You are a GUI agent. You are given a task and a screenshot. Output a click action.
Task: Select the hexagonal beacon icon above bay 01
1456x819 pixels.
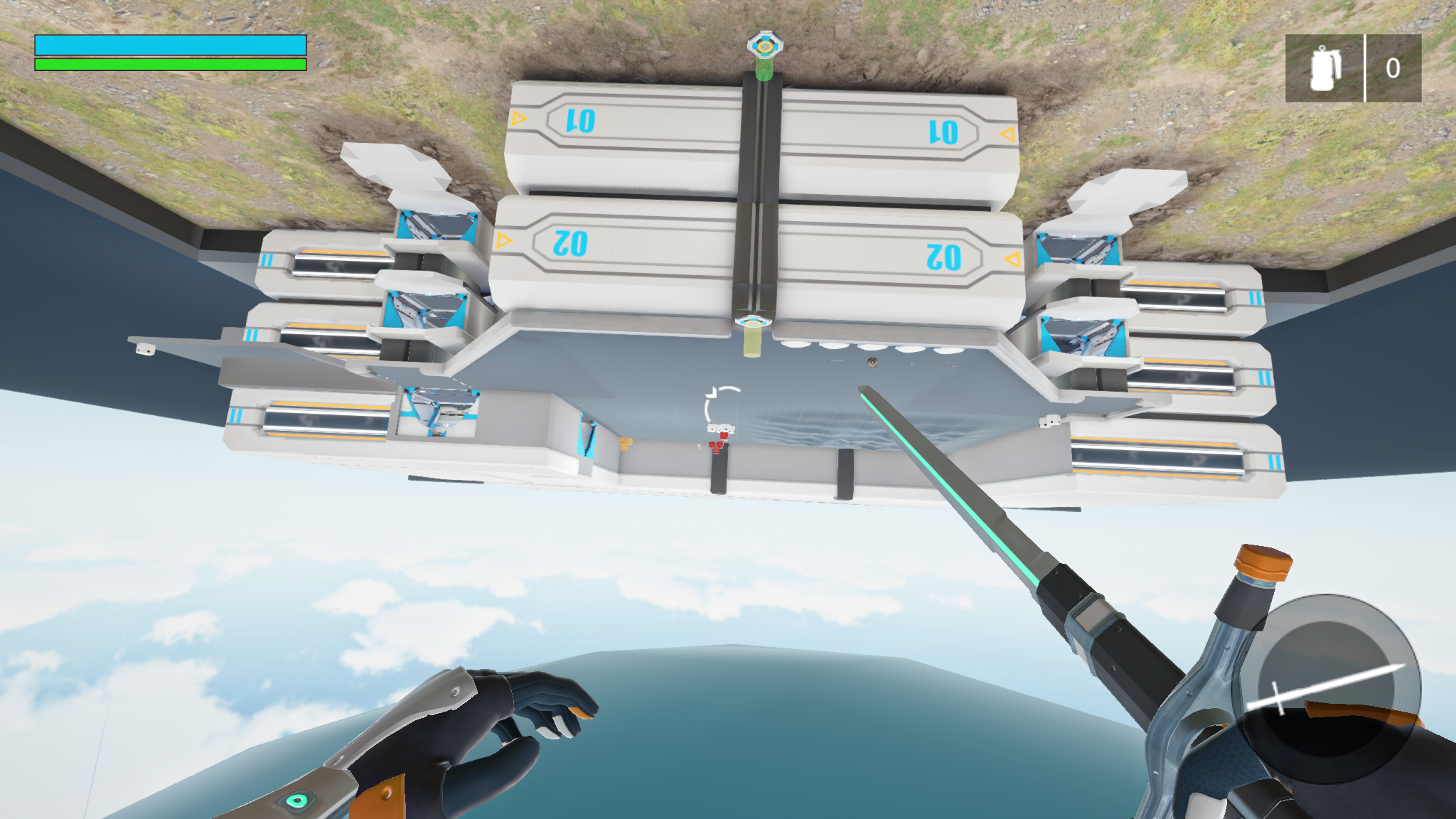click(x=764, y=44)
